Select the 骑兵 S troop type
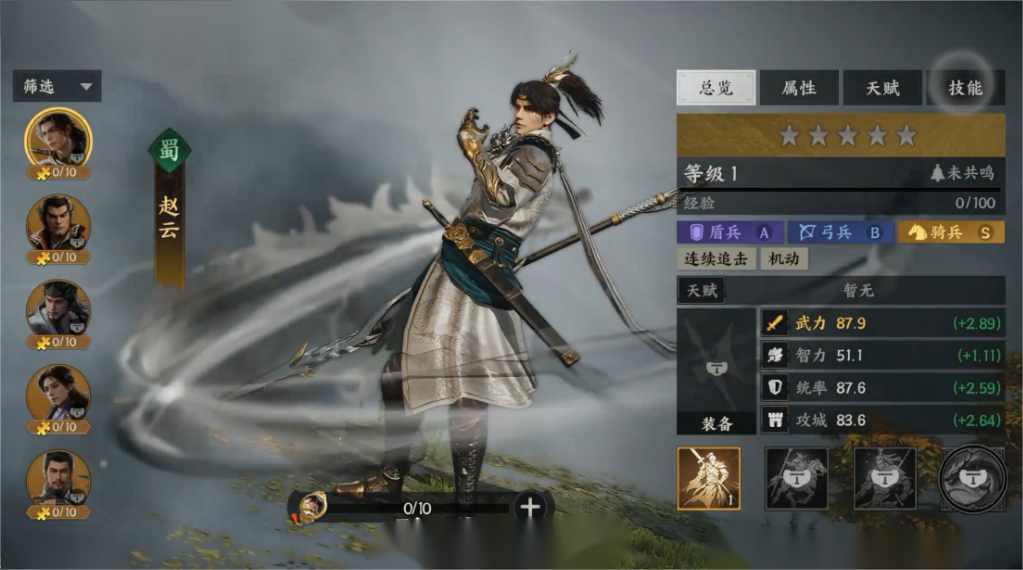The image size is (1023, 570). (950, 233)
